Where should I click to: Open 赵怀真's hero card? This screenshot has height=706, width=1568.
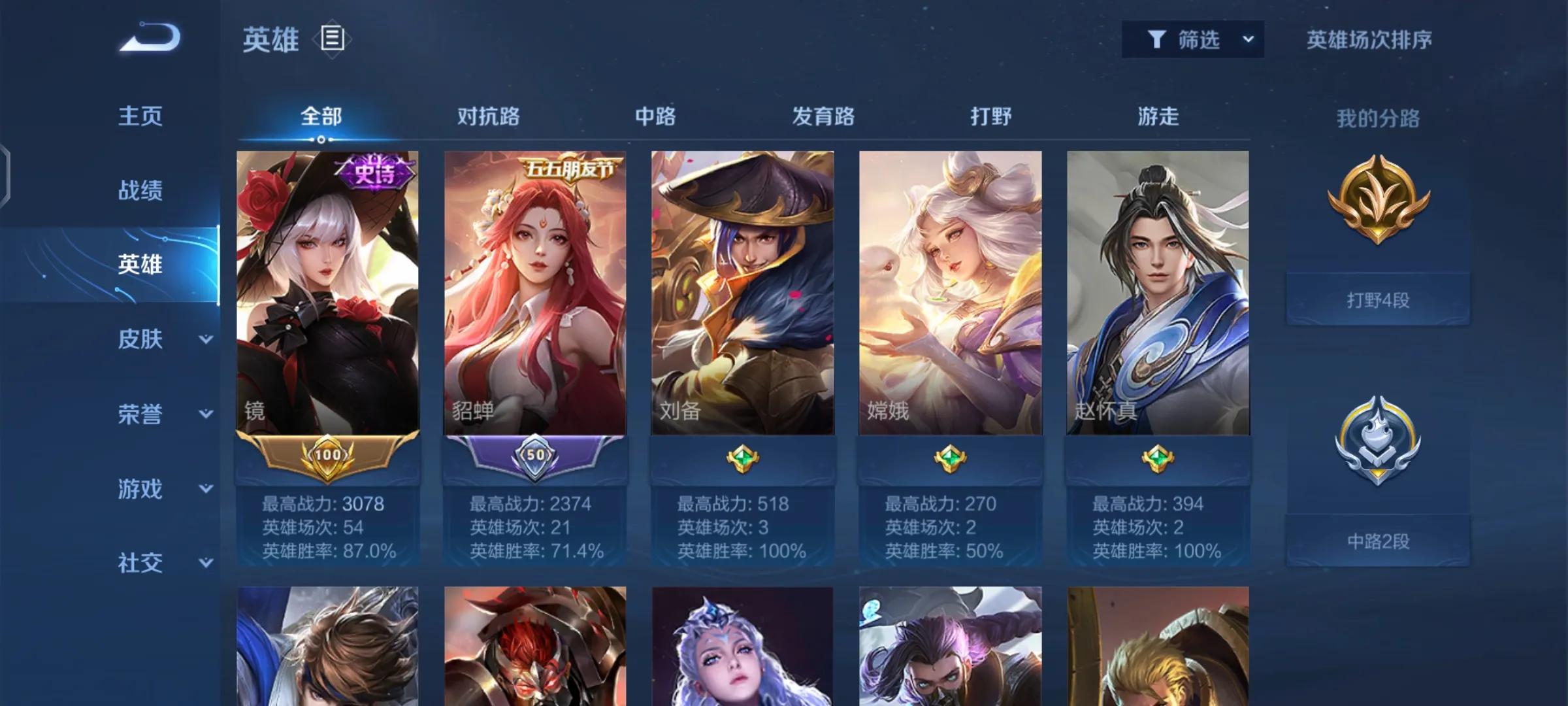pyautogui.click(x=1158, y=294)
